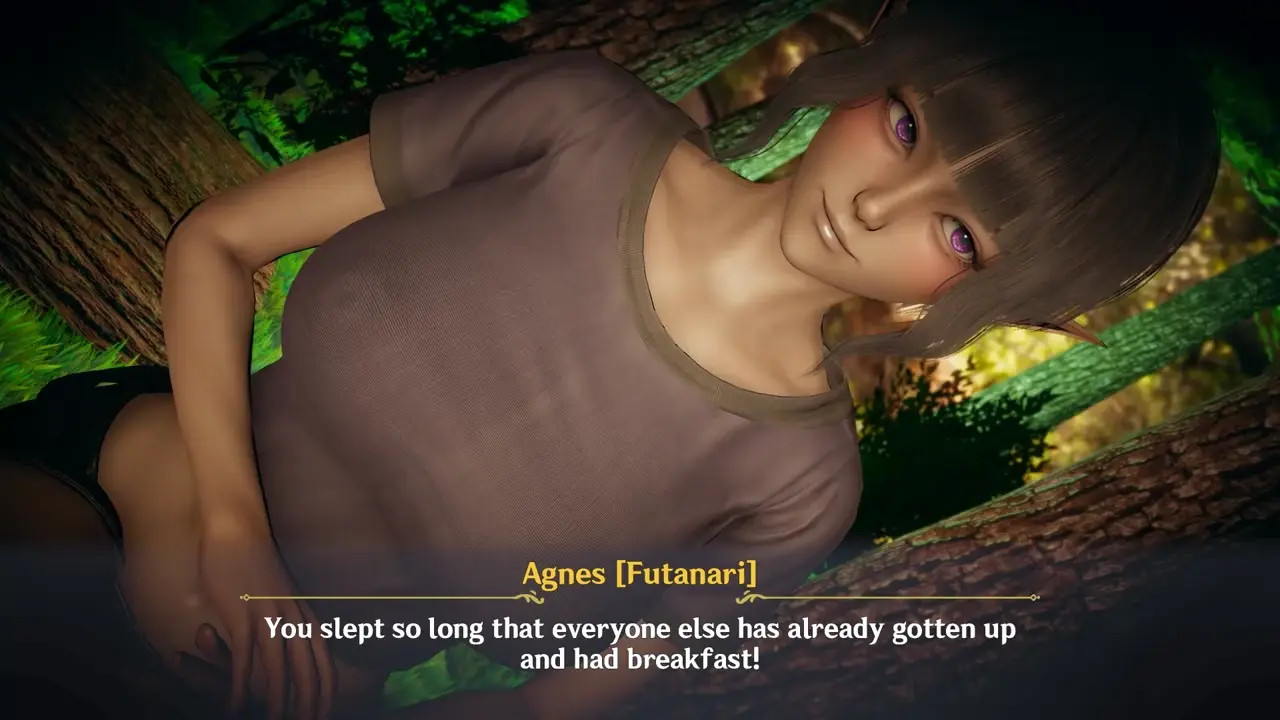Click Agnes's dialogue box to continue
Screen dimensions: 1280x720
pyautogui.click(x=640, y=643)
